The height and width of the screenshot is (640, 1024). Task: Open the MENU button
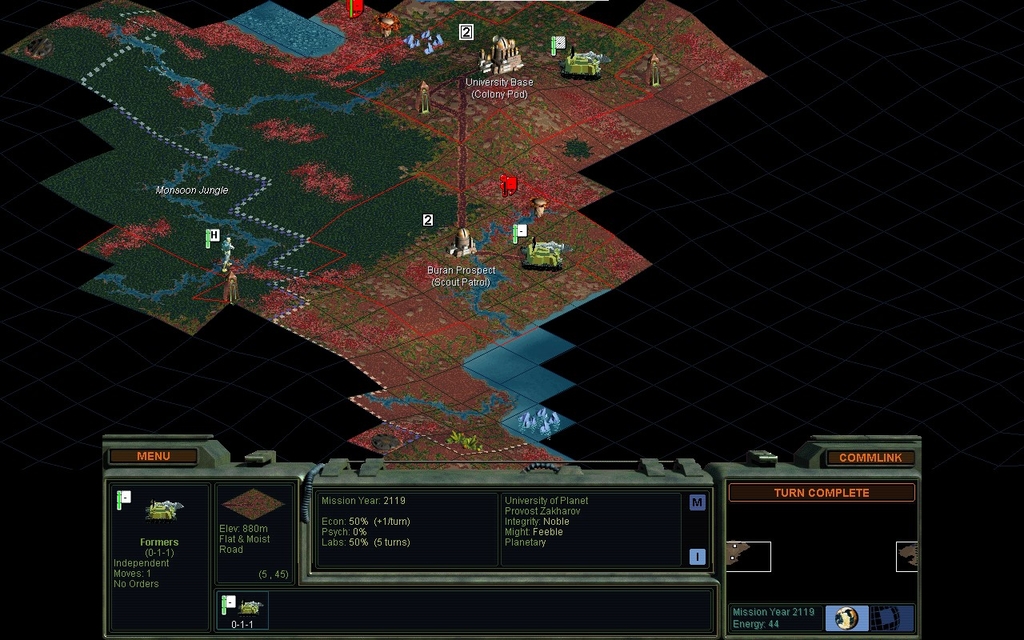pos(153,457)
